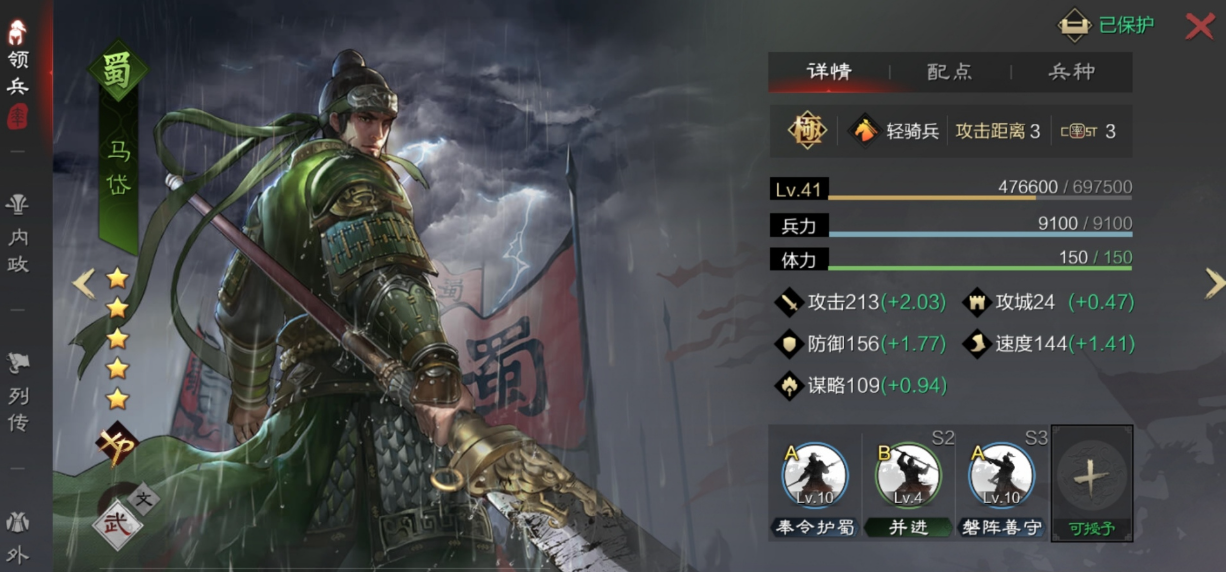This screenshot has height=572, width=1226.
Task: Go to previous general with left arrow
Action: coord(83,284)
